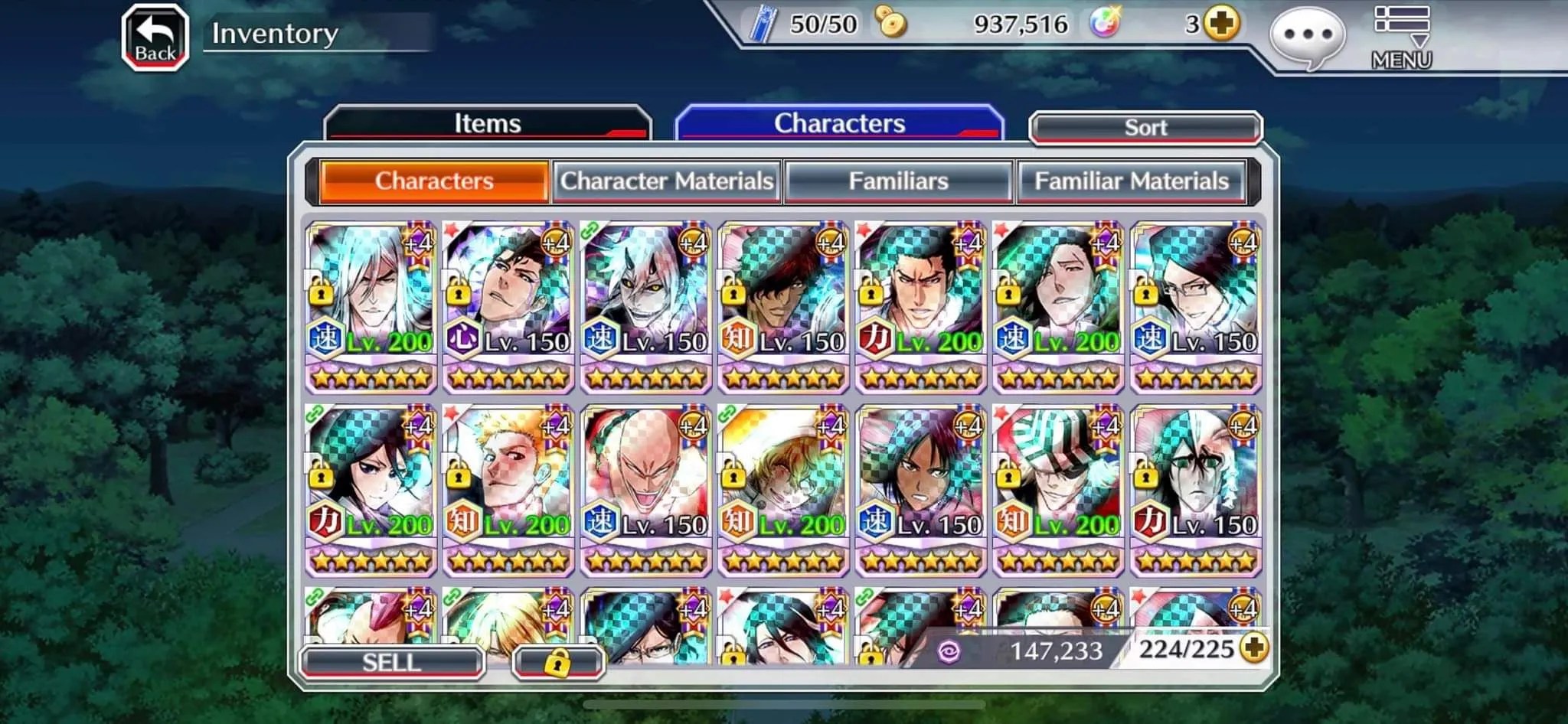Show the Familiars sub-tab
This screenshot has width=1568, height=724.
click(x=899, y=181)
